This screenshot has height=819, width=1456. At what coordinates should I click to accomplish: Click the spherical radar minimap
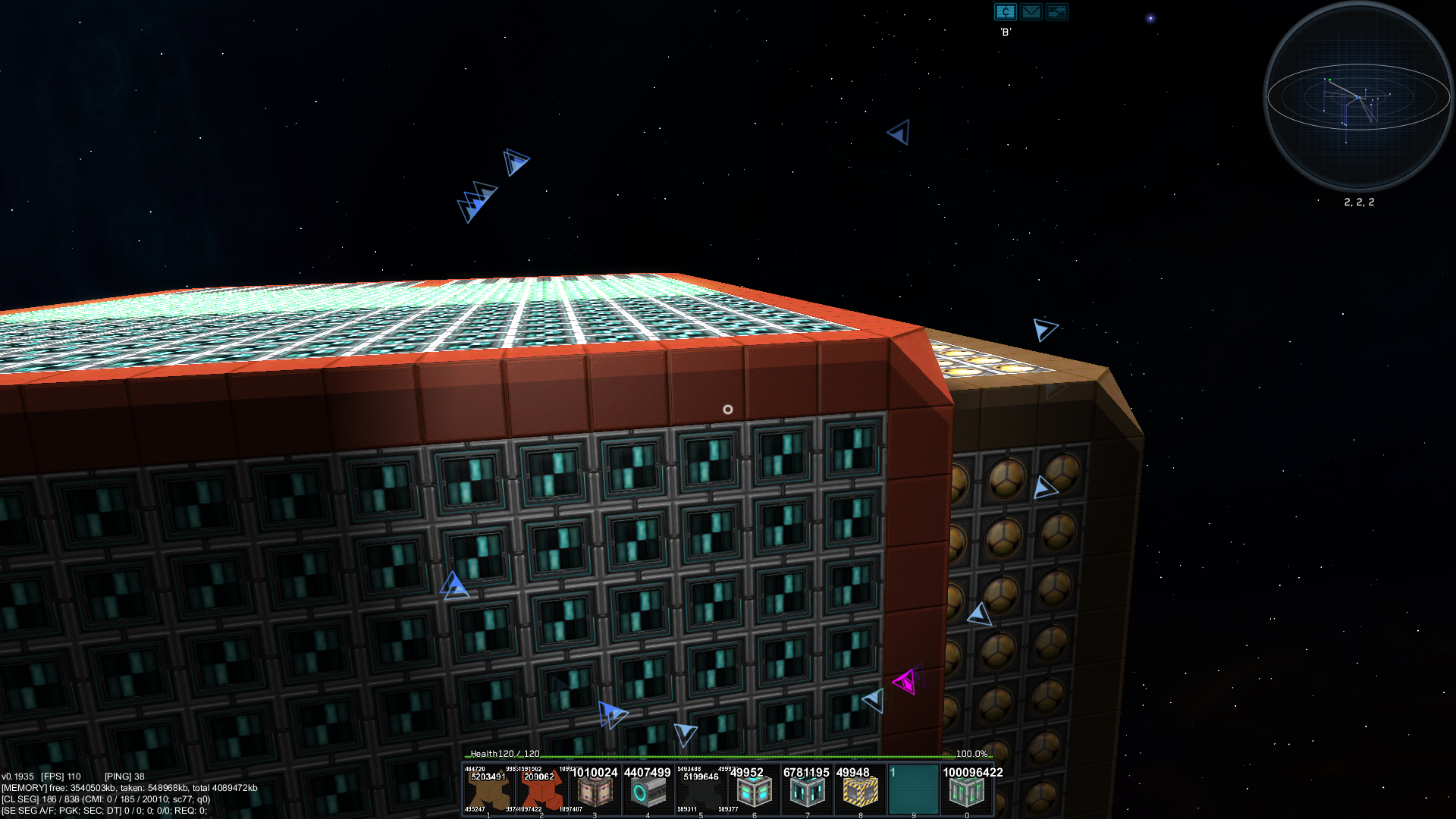(x=1357, y=96)
